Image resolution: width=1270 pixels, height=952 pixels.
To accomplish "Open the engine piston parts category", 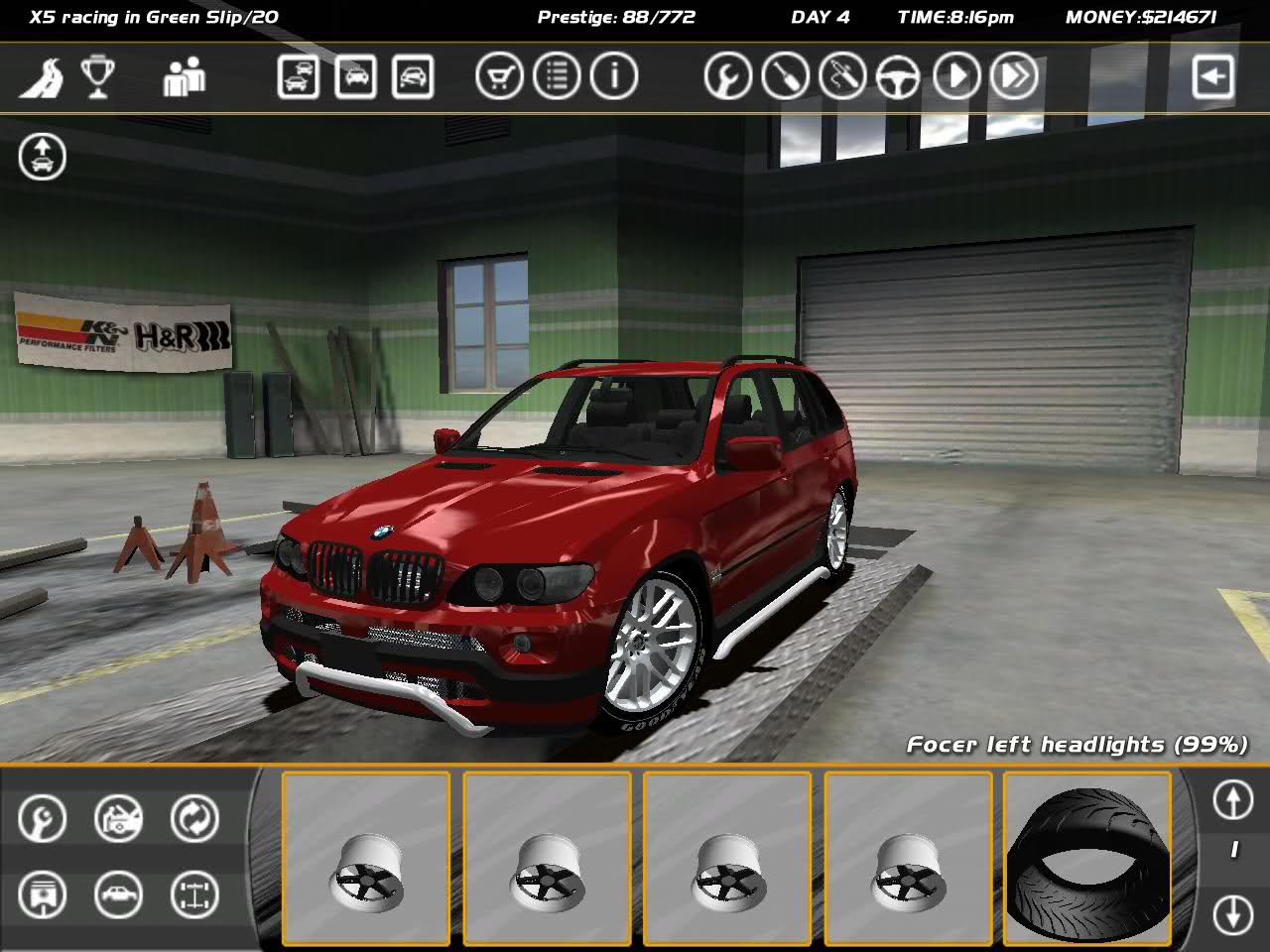I will (x=42, y=893).
